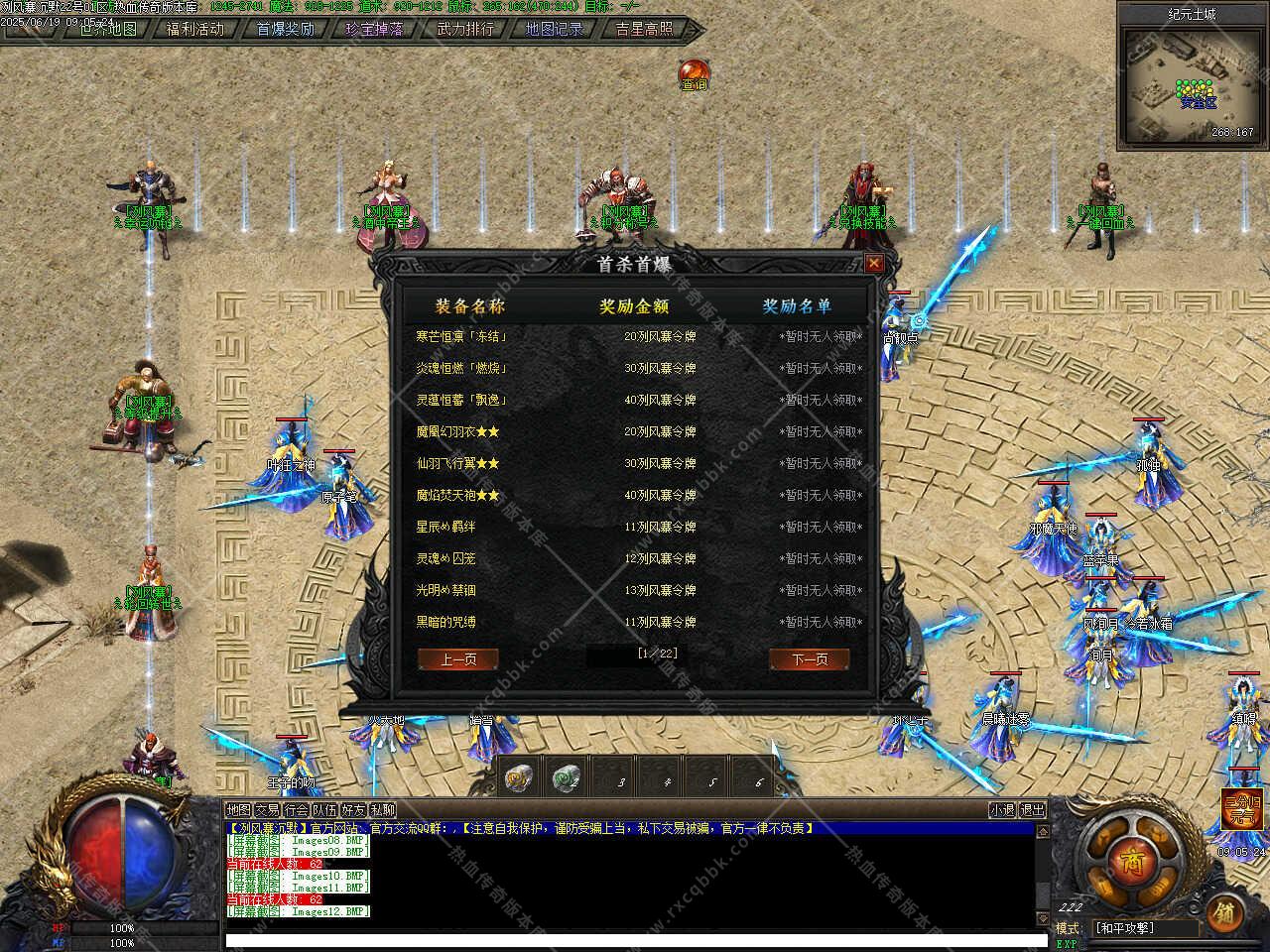Viewport: 1270px width, 952px height.
Task: Go to previous page with 上一页
Action: 457,659
